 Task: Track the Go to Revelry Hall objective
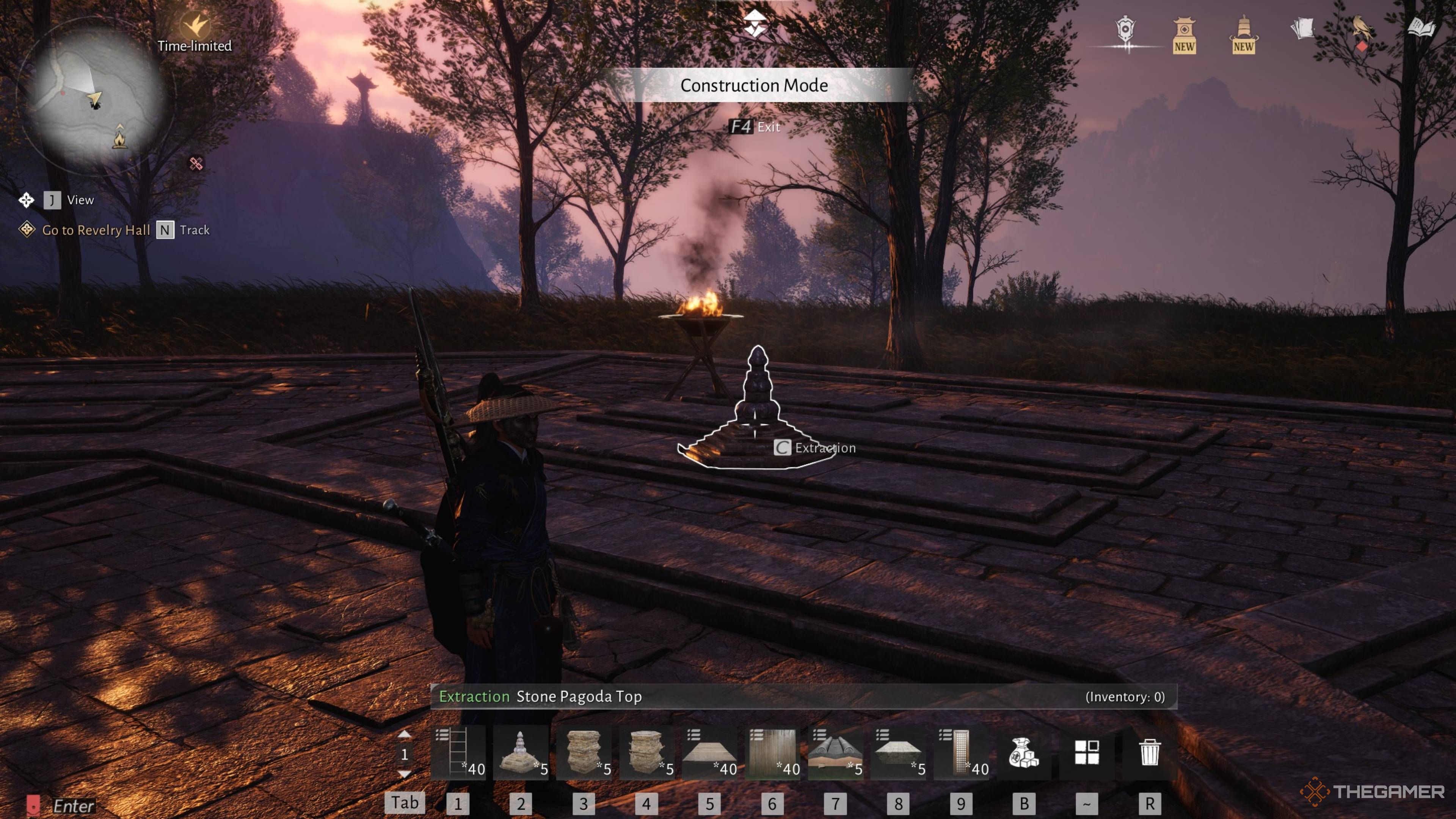coord(165,230)
